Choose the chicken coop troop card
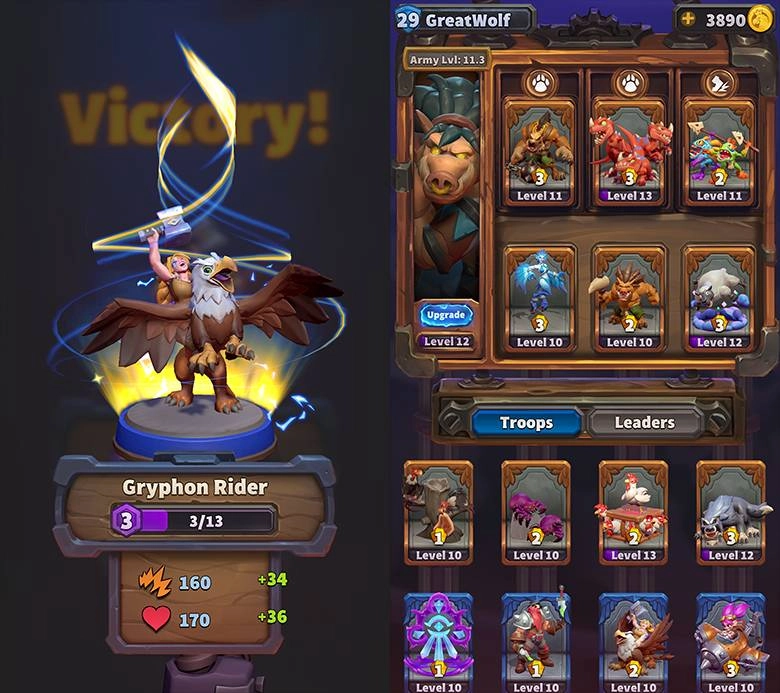 pyautogui.click(x=633, y=510)
